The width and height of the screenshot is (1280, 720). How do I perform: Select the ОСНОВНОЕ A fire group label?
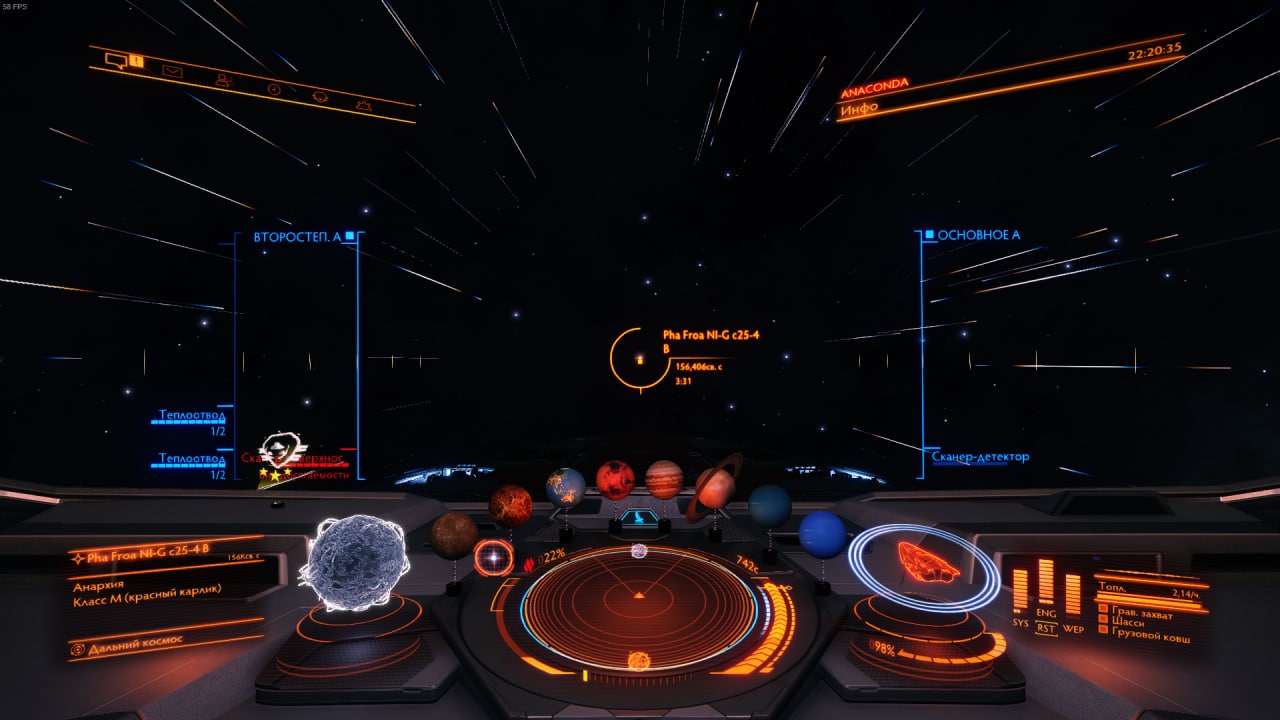(977, 235)
